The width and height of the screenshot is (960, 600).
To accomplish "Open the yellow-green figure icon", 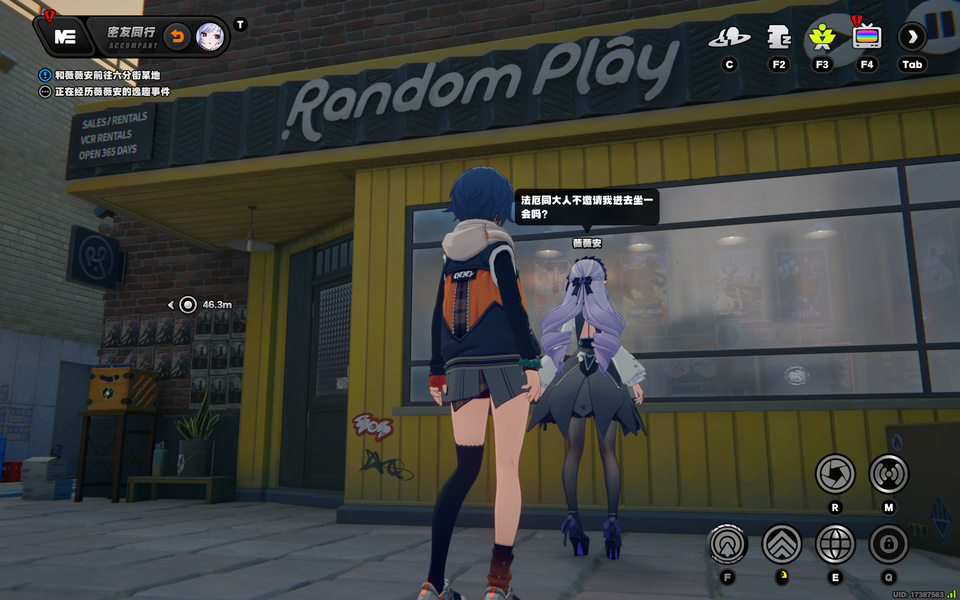I will click(822, 38).
